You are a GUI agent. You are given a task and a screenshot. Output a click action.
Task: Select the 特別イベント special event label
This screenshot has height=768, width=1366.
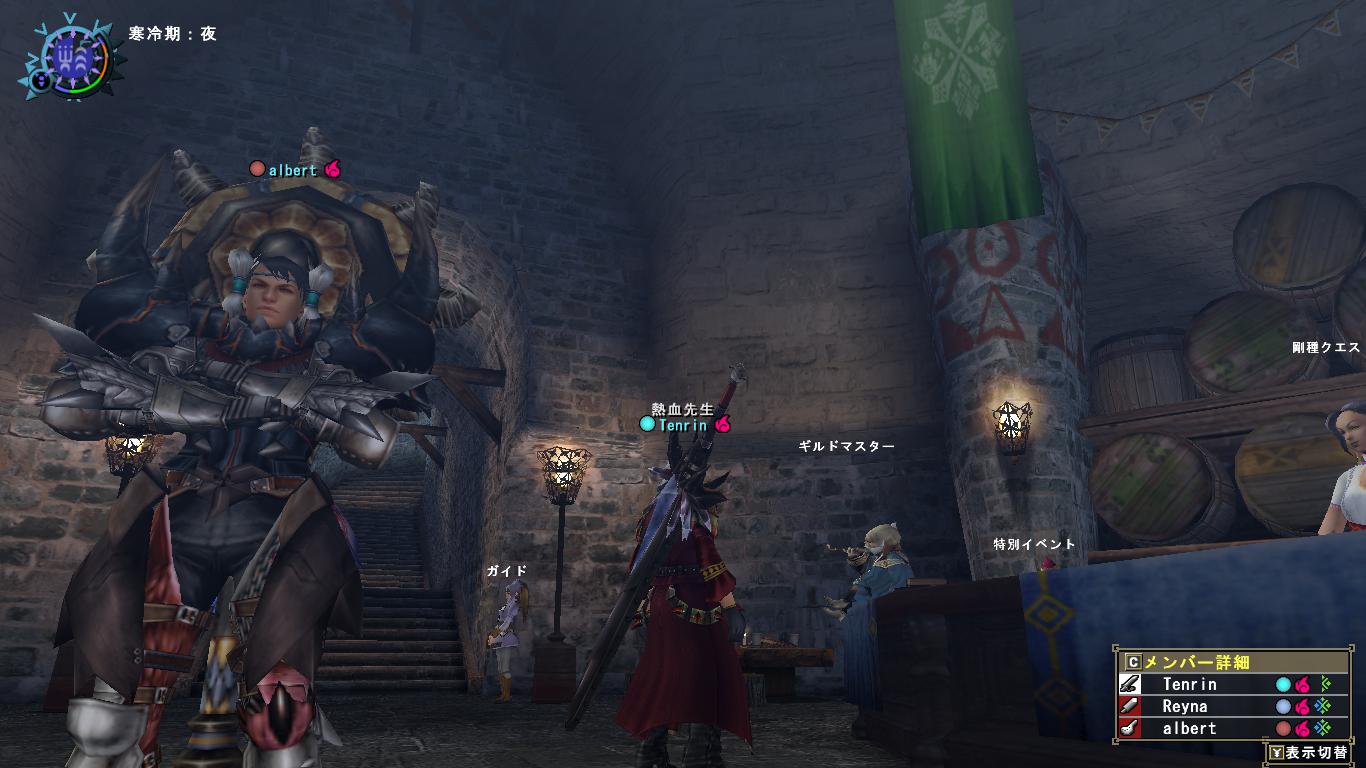[1034, 545]
